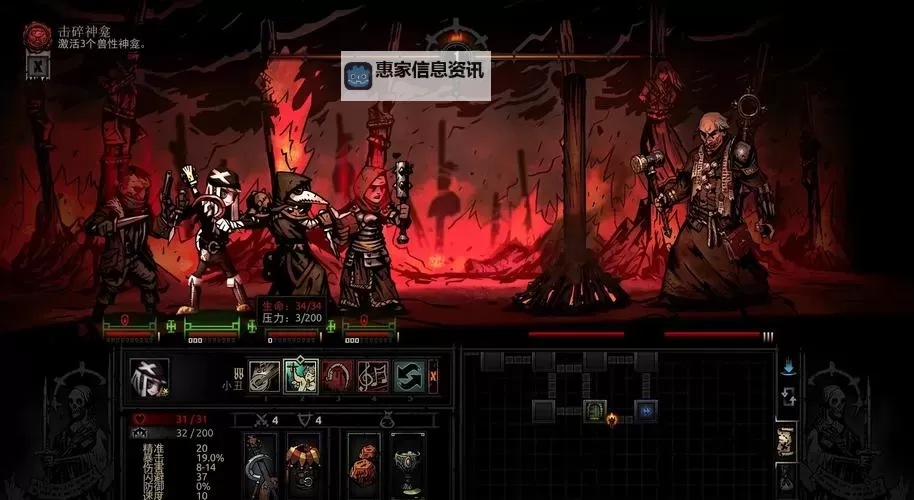Select the green shrine room on the map

point(595,410)
